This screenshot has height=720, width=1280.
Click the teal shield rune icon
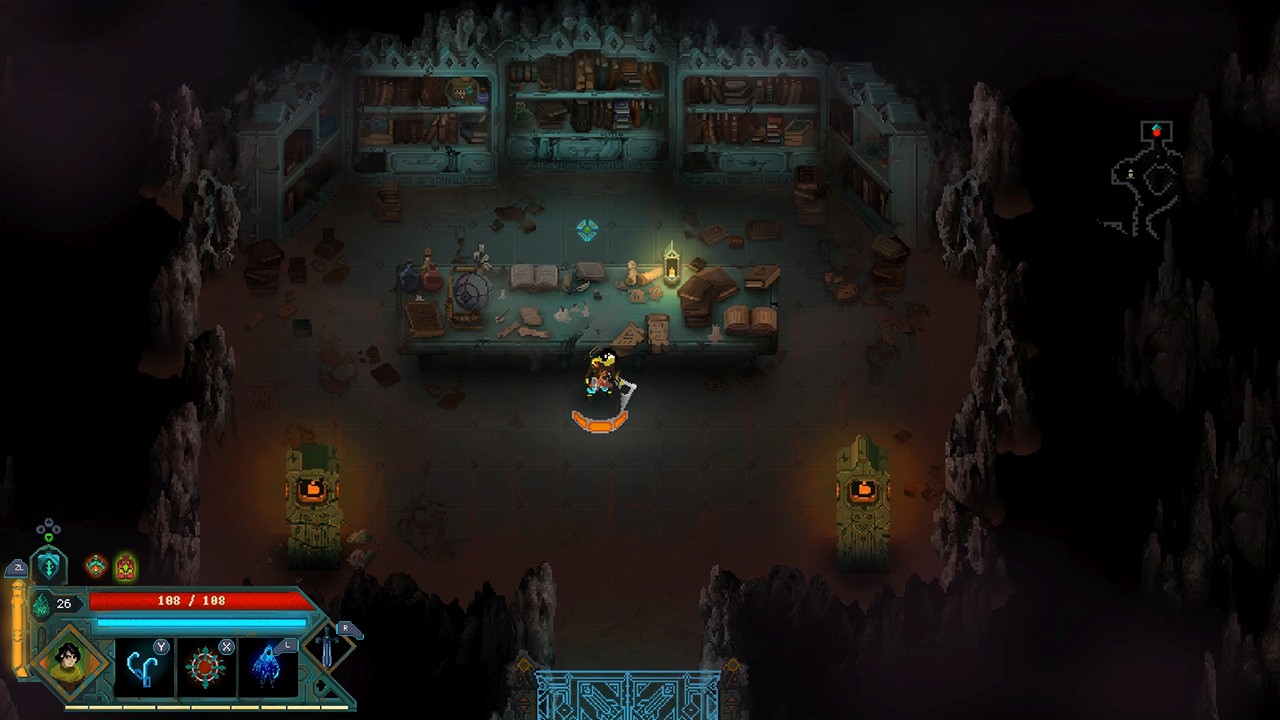(x=48, y=566)
